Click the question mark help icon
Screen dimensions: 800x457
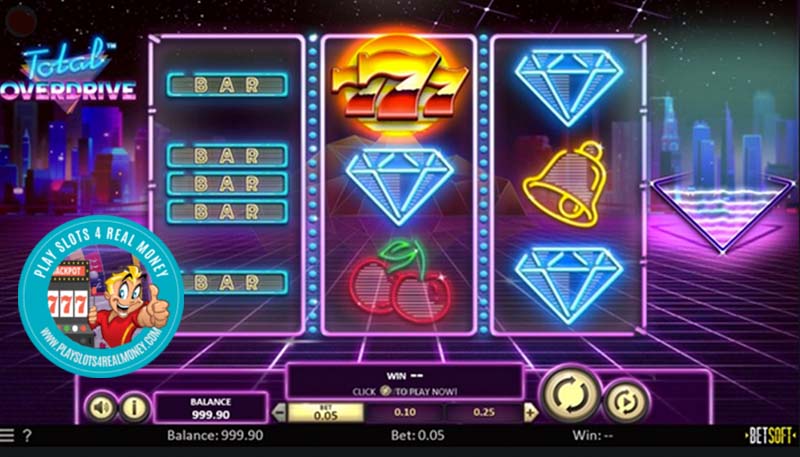(x=27, y=436)
